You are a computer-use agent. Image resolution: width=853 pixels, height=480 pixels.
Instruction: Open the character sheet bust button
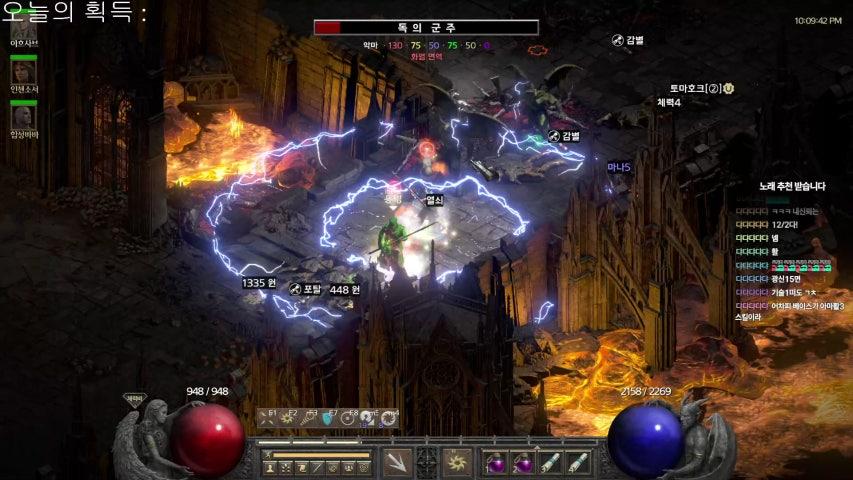tap(270, 467)
